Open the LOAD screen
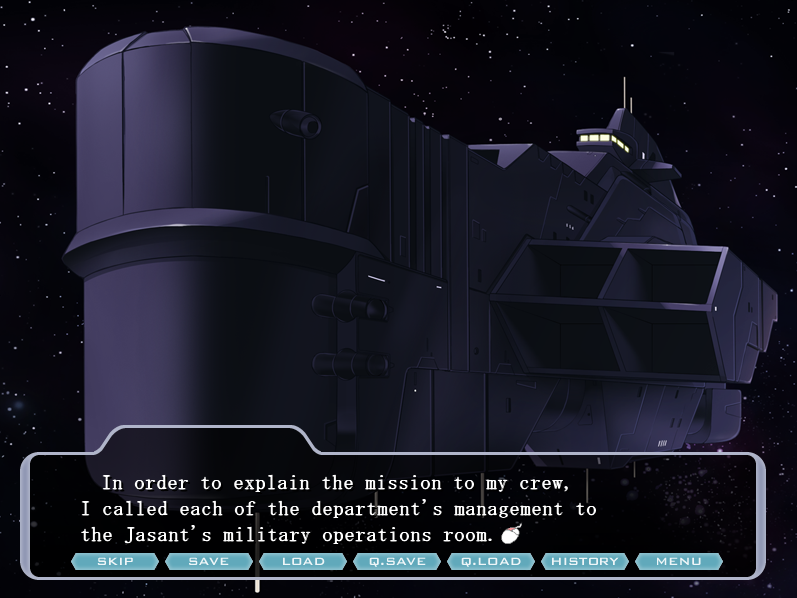797x598 pixels. click(303, 561)
